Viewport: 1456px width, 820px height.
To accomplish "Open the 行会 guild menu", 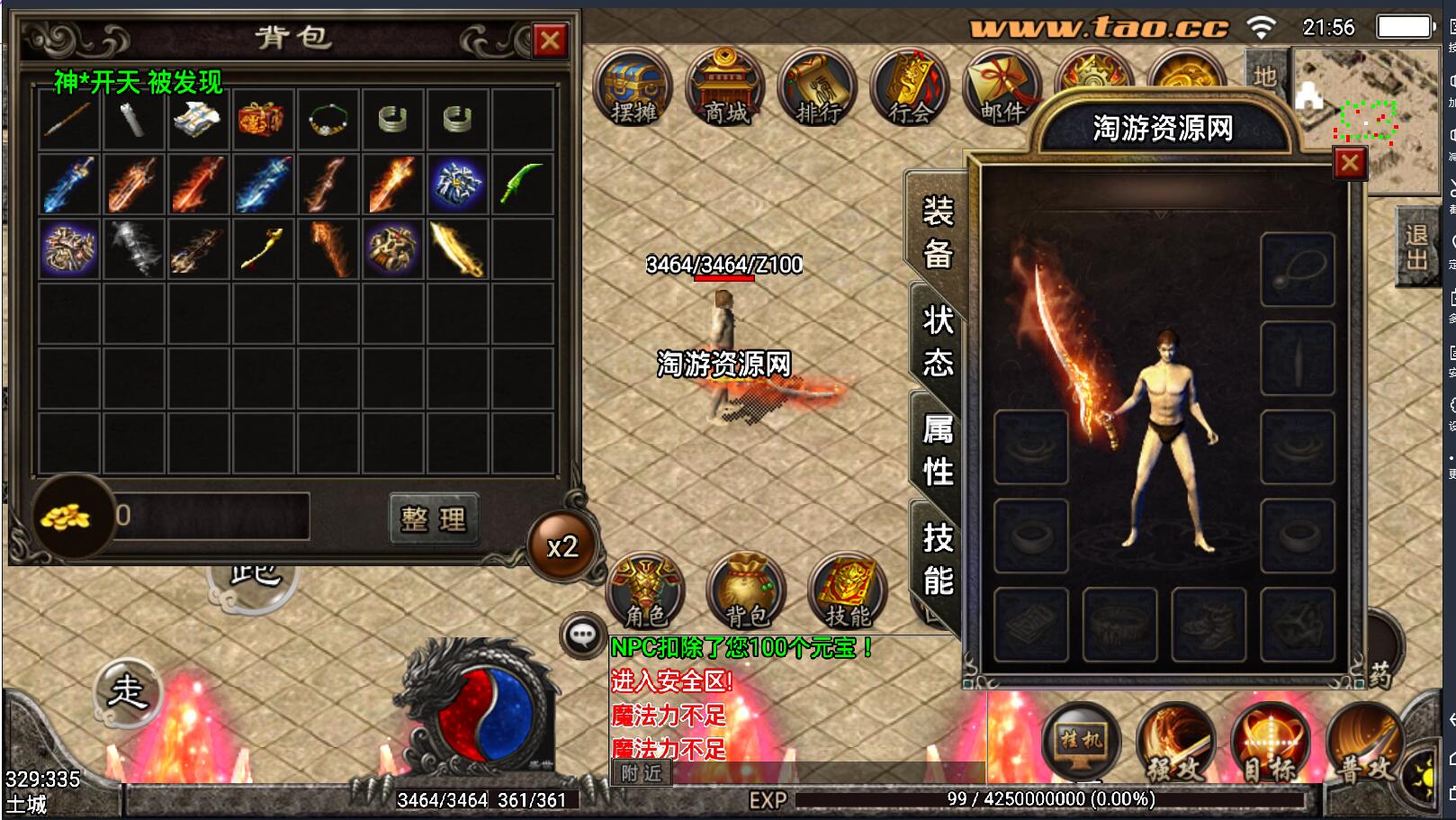I will [909, 89].
